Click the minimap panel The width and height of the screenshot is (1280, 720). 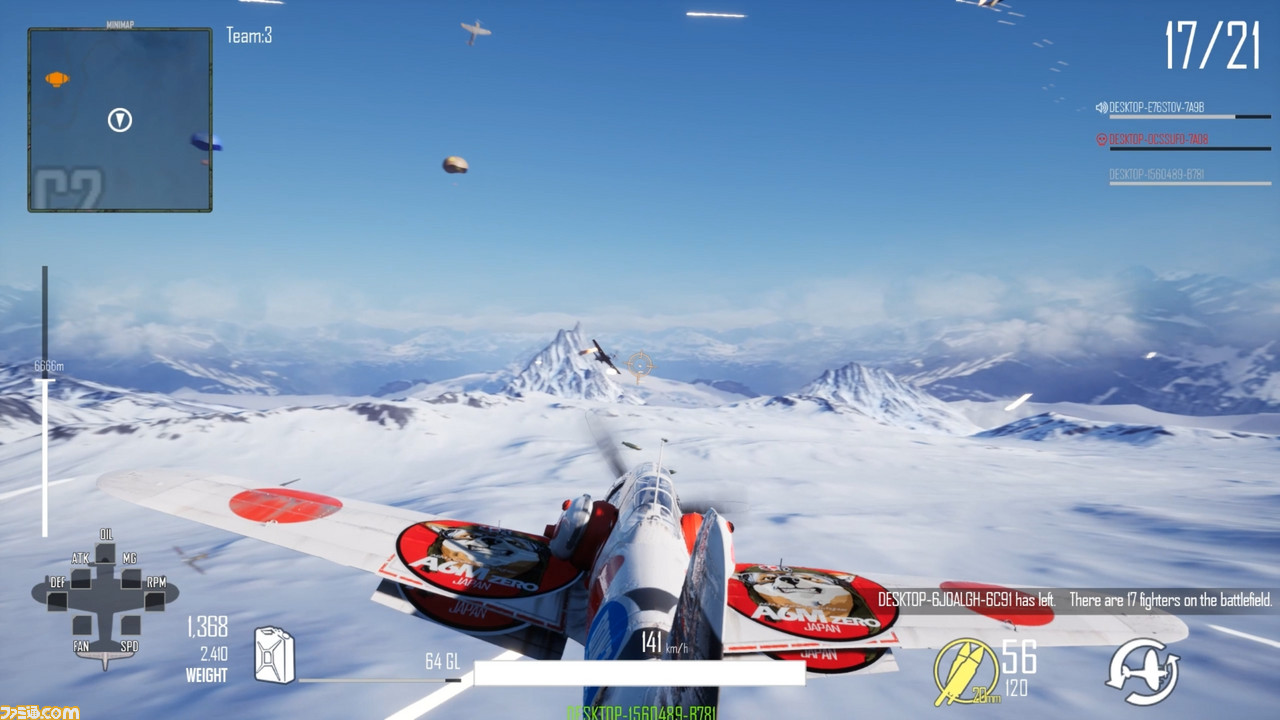[x=120, y=120]
